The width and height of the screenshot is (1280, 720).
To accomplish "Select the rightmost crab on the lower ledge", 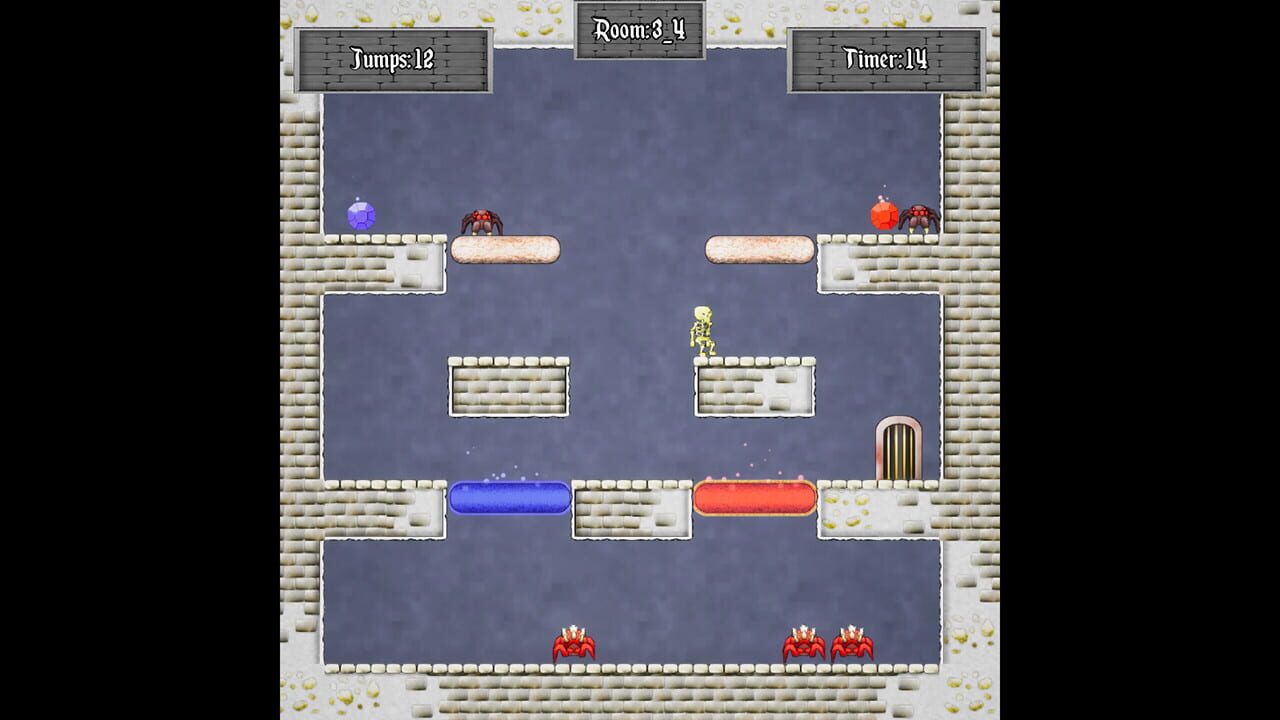I will coord(851,643).
